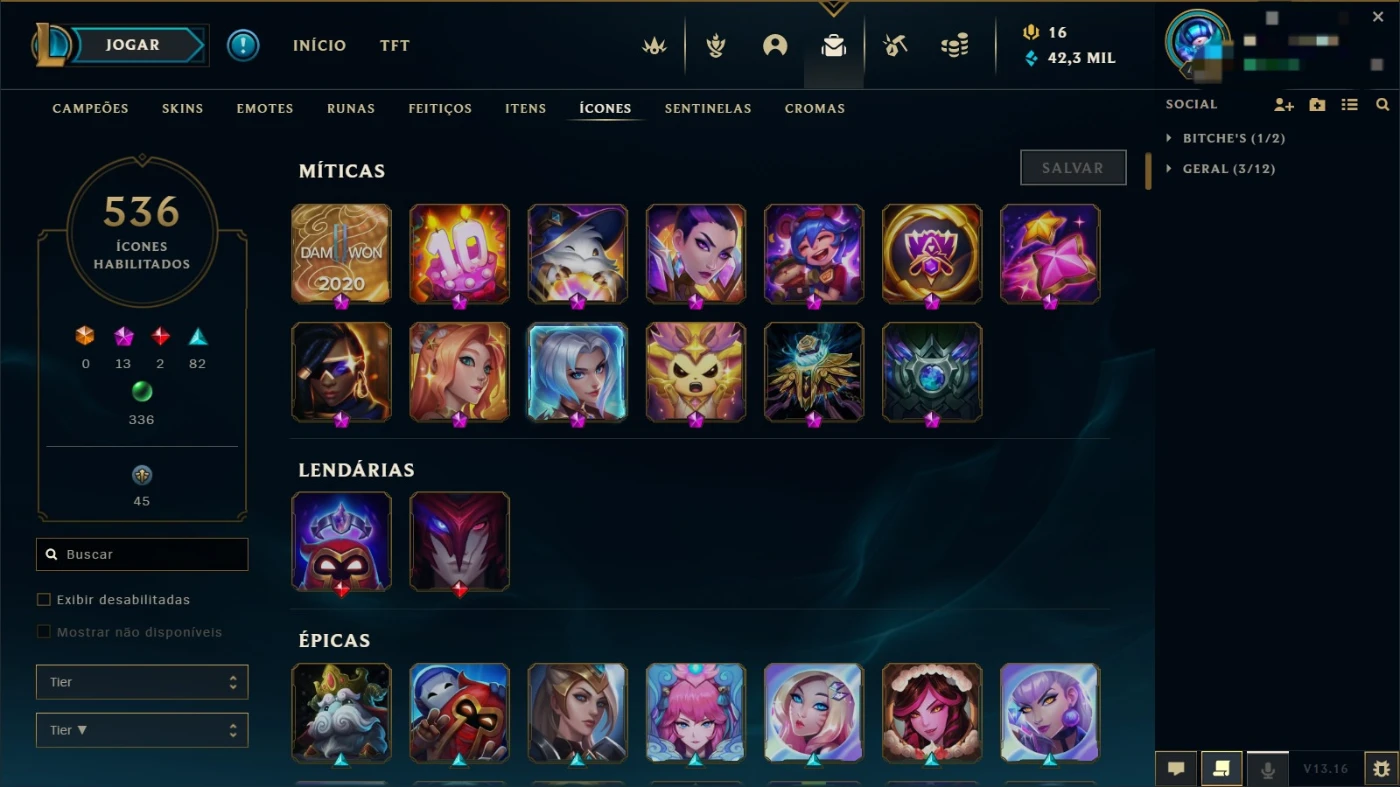Check 'Mostrar não disponíveis'

tap(43, 632)
